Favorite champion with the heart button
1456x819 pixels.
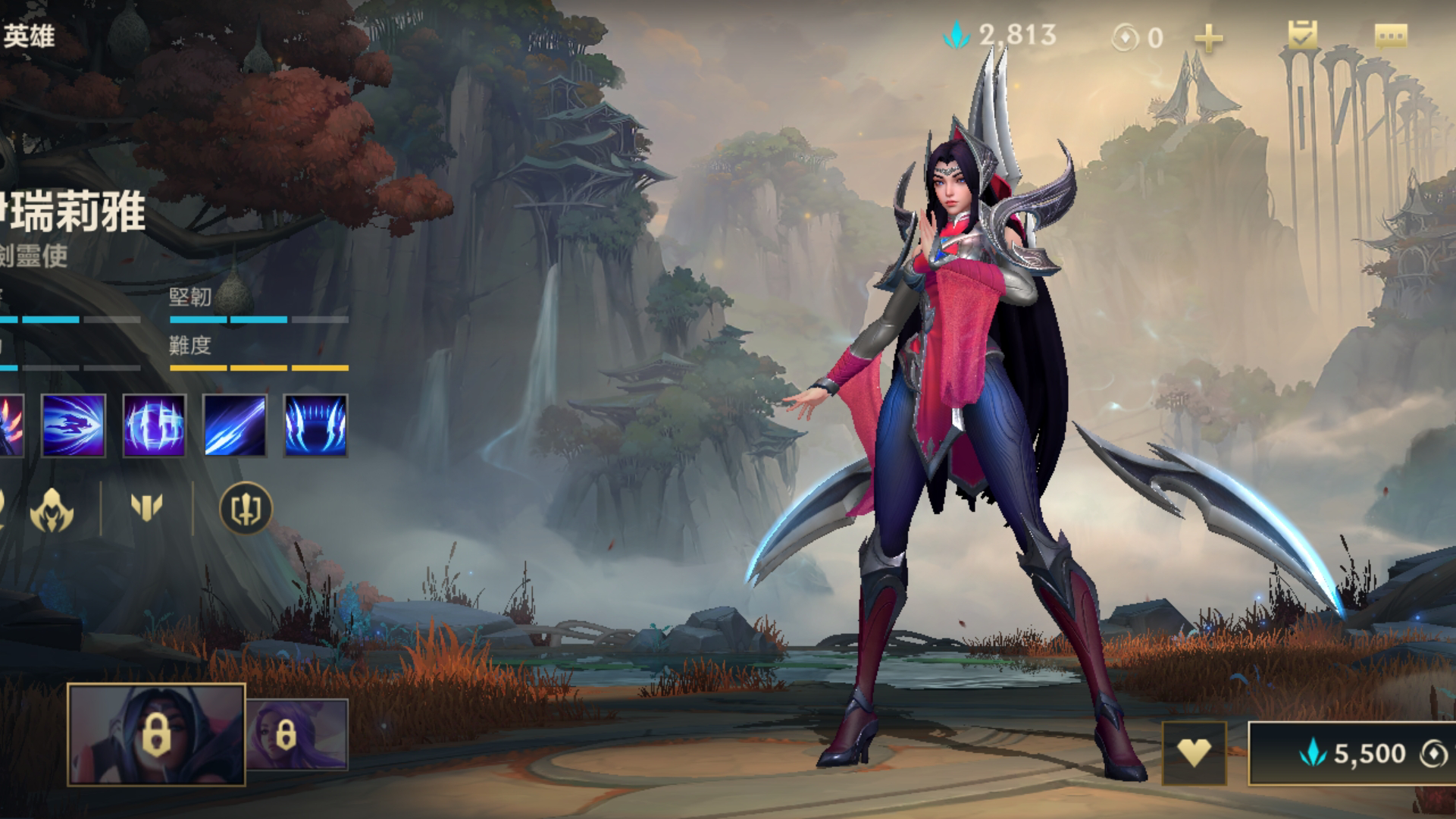[1194, 753]
